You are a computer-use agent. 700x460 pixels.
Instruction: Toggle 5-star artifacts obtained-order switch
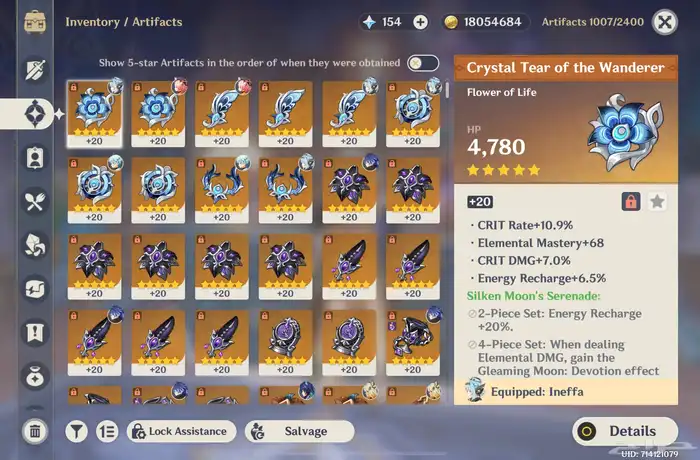click(422, 63)
